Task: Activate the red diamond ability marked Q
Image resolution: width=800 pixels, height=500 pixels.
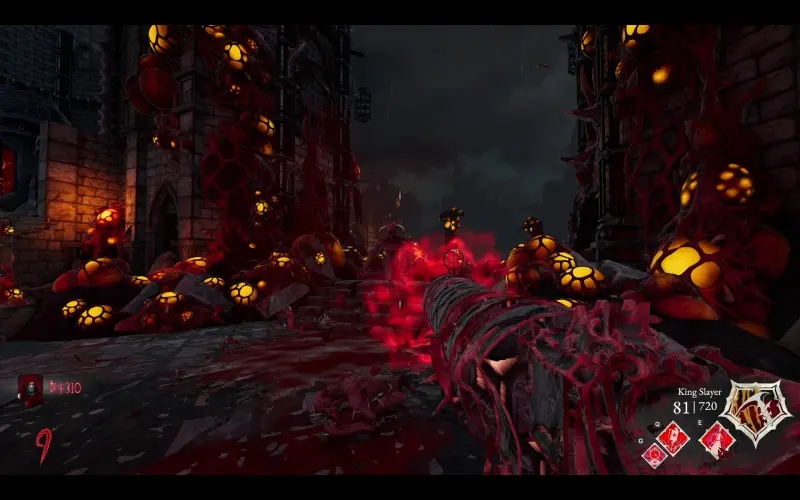Action: point(674,436)
